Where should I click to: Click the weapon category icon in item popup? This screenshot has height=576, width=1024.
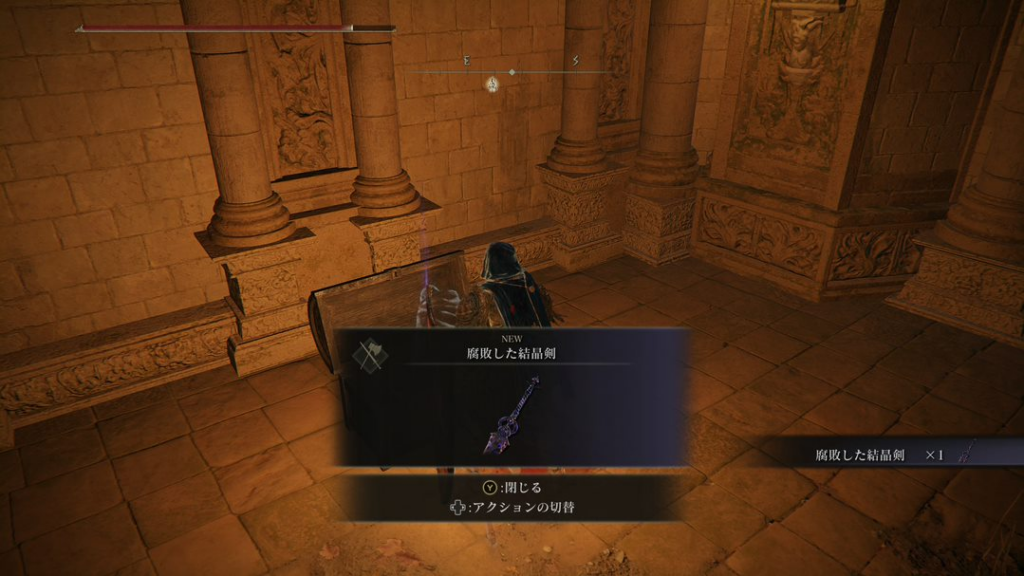pyautogui.click(x=370, y=354)
